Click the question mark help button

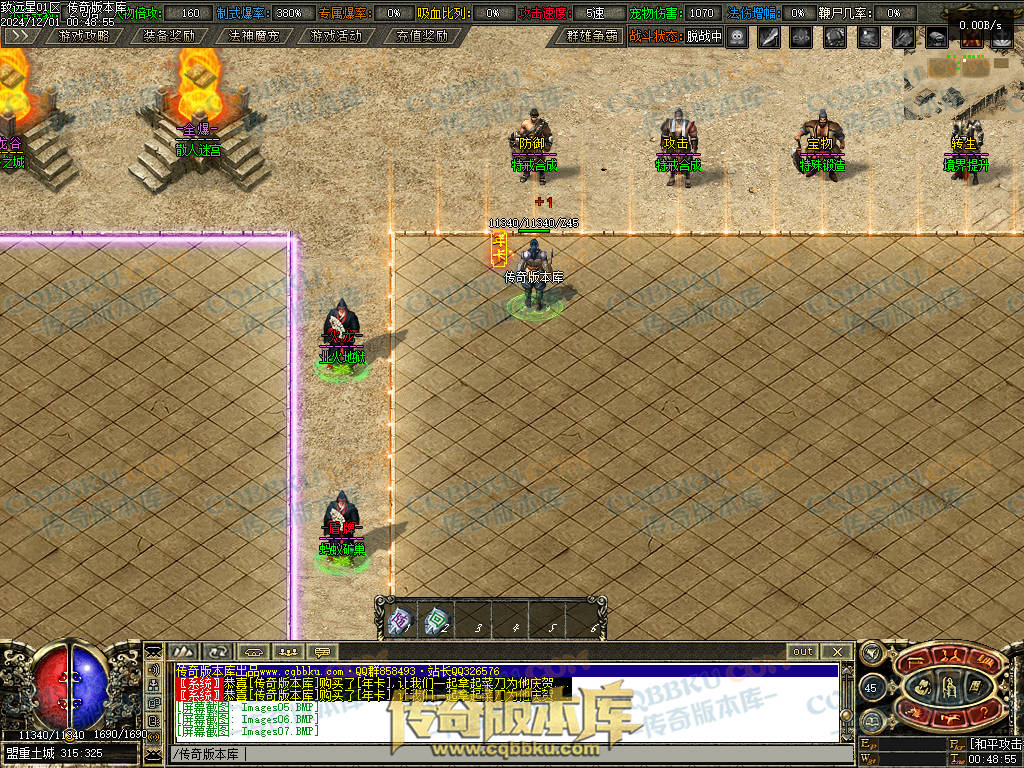tap(985, 710)
